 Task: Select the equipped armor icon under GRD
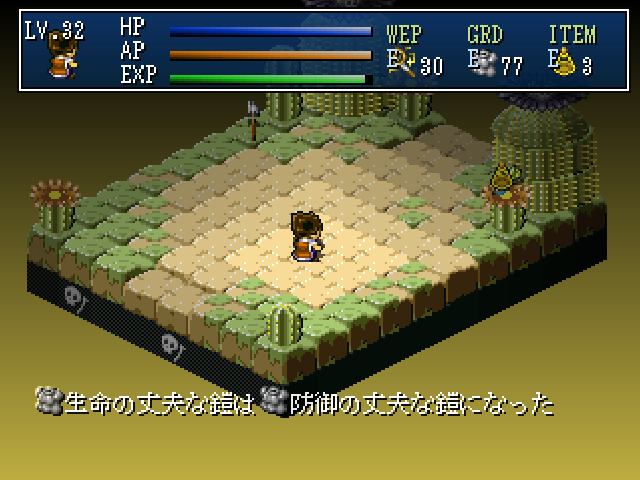coord(486,65)
